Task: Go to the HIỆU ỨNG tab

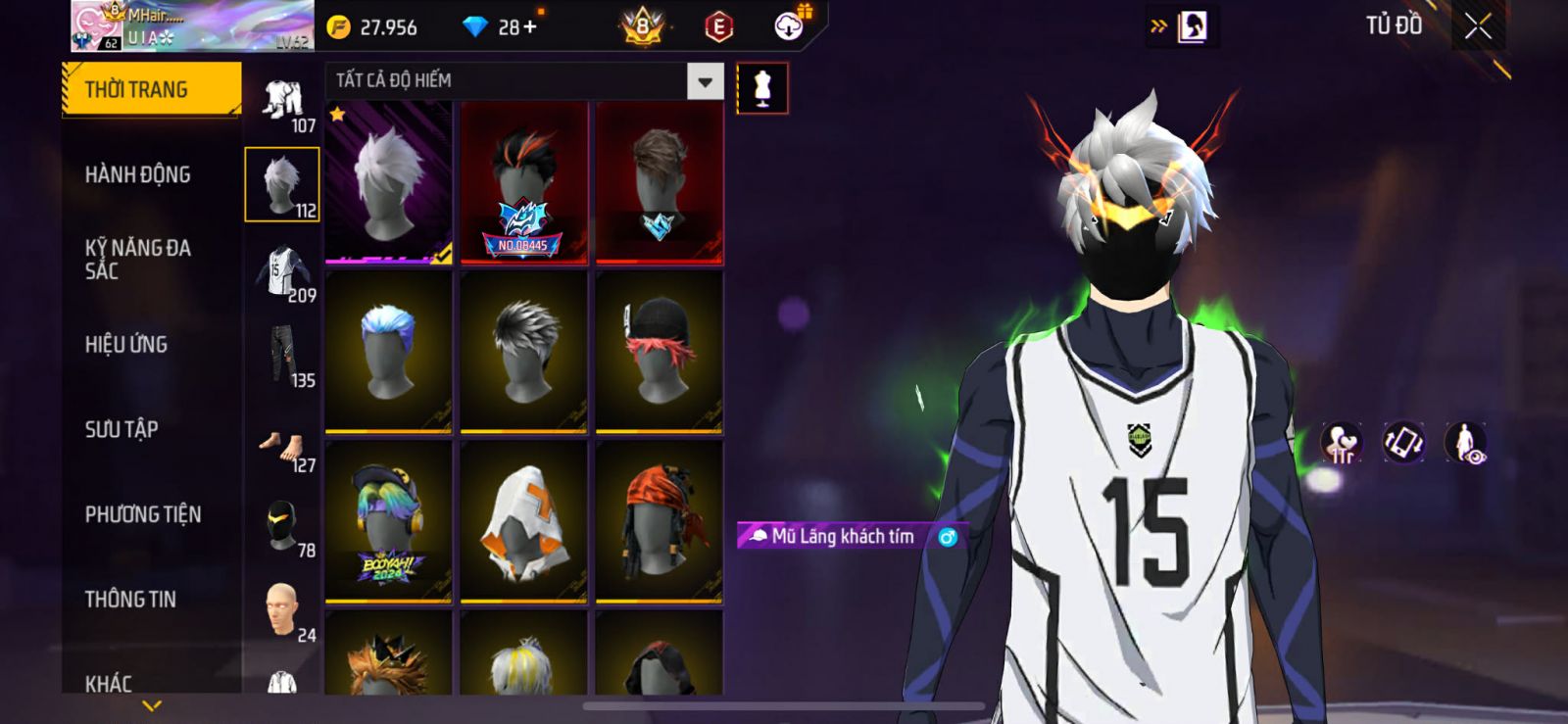Action: point(126,345)
